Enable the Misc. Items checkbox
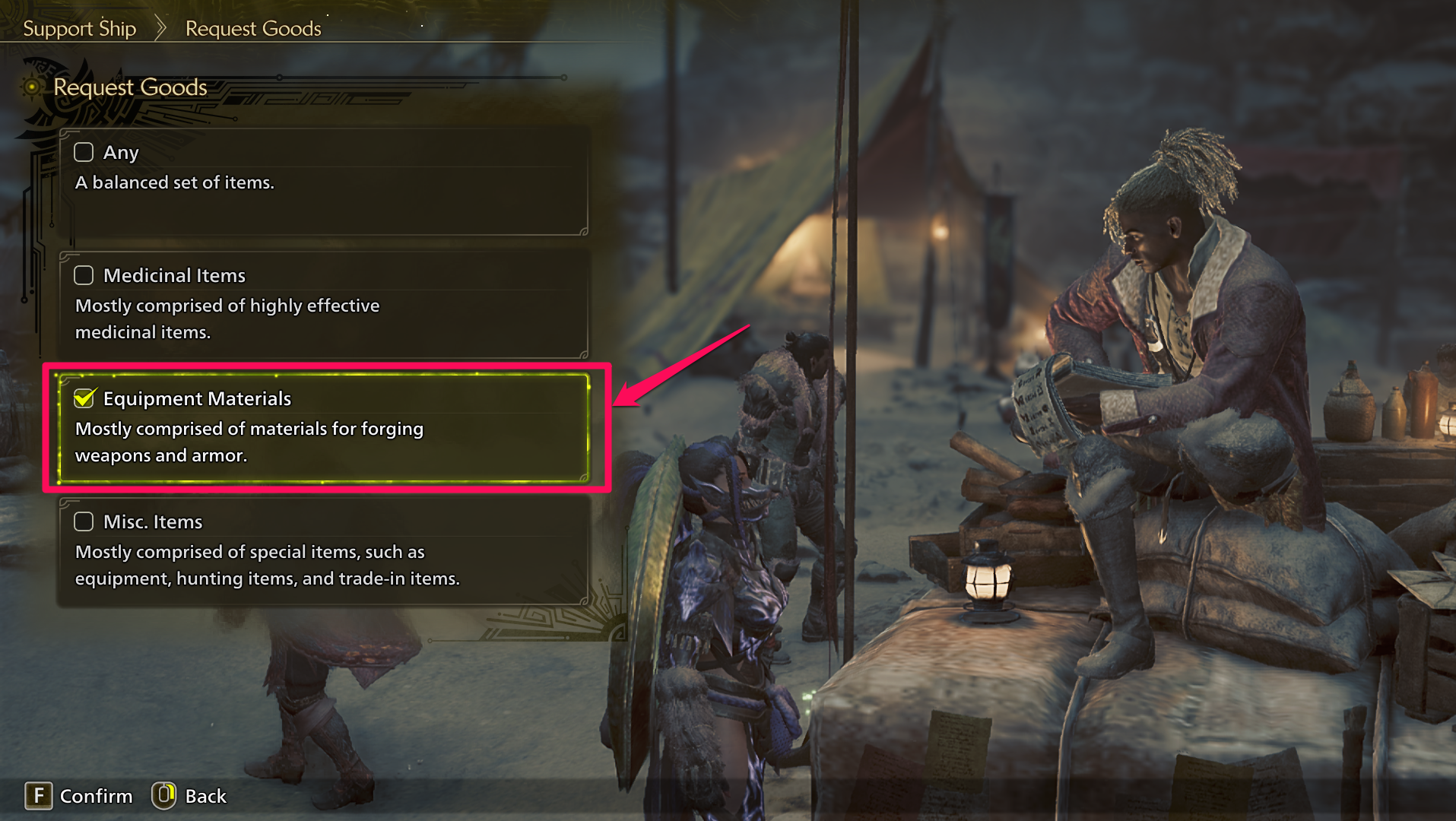1456x821 pixels. [84, 521]
